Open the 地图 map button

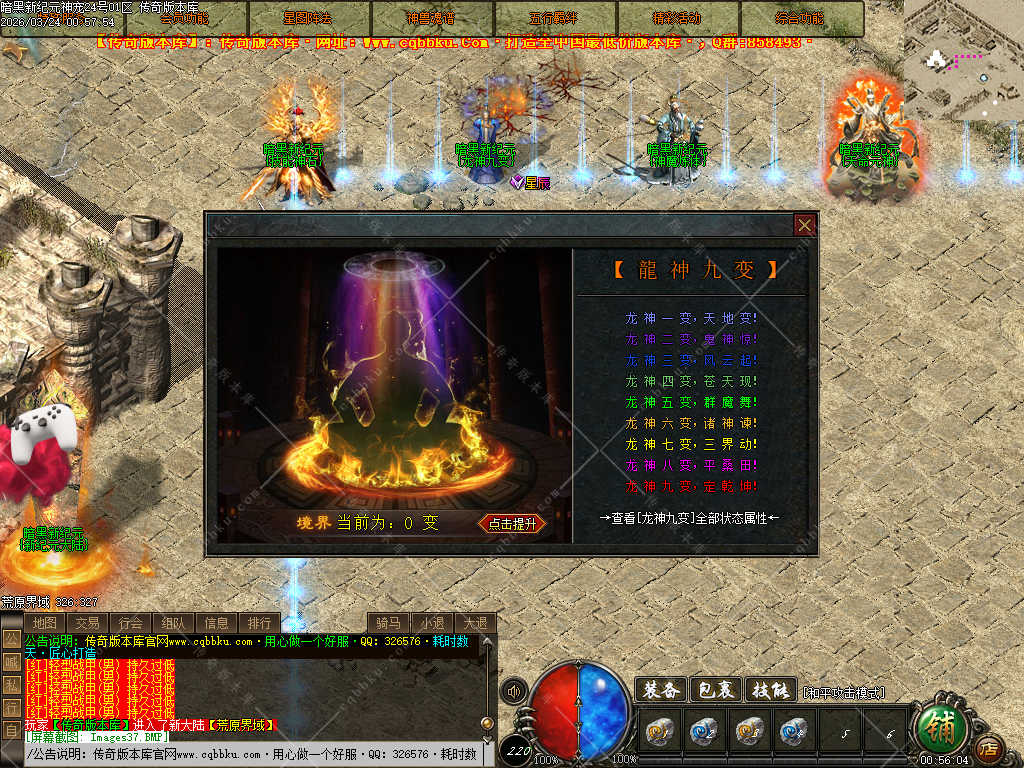click(45, 623)
